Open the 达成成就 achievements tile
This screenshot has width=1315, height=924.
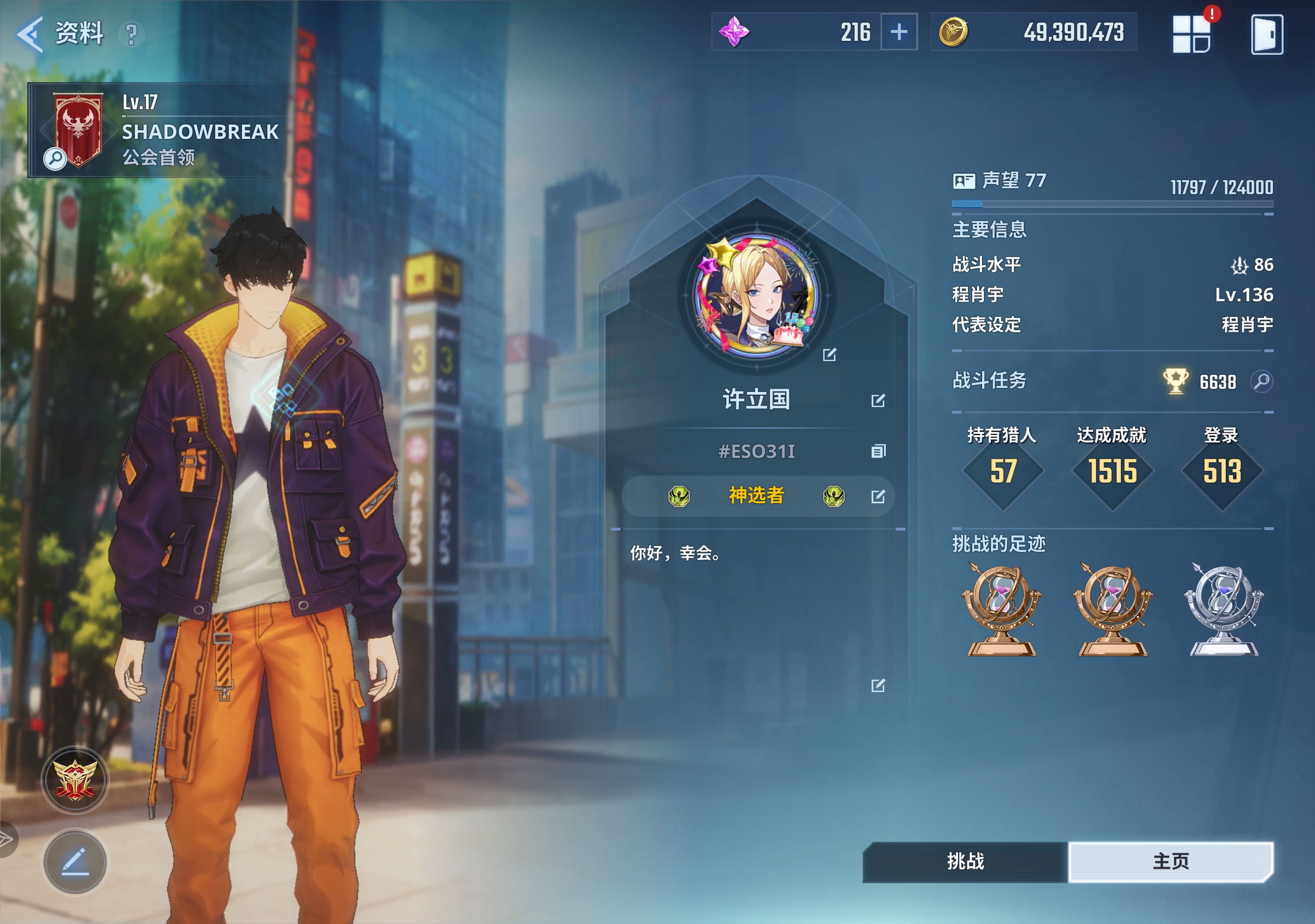[1112, 470]
